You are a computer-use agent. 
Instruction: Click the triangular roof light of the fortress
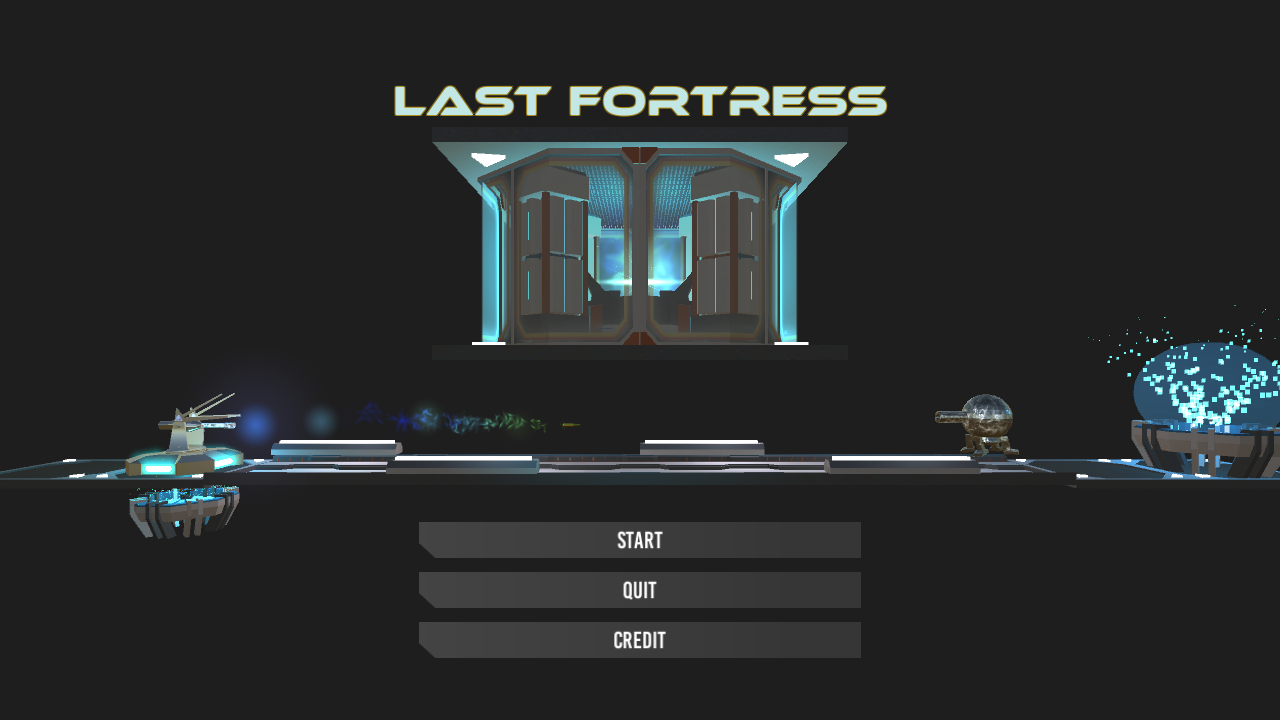point(487,156)
